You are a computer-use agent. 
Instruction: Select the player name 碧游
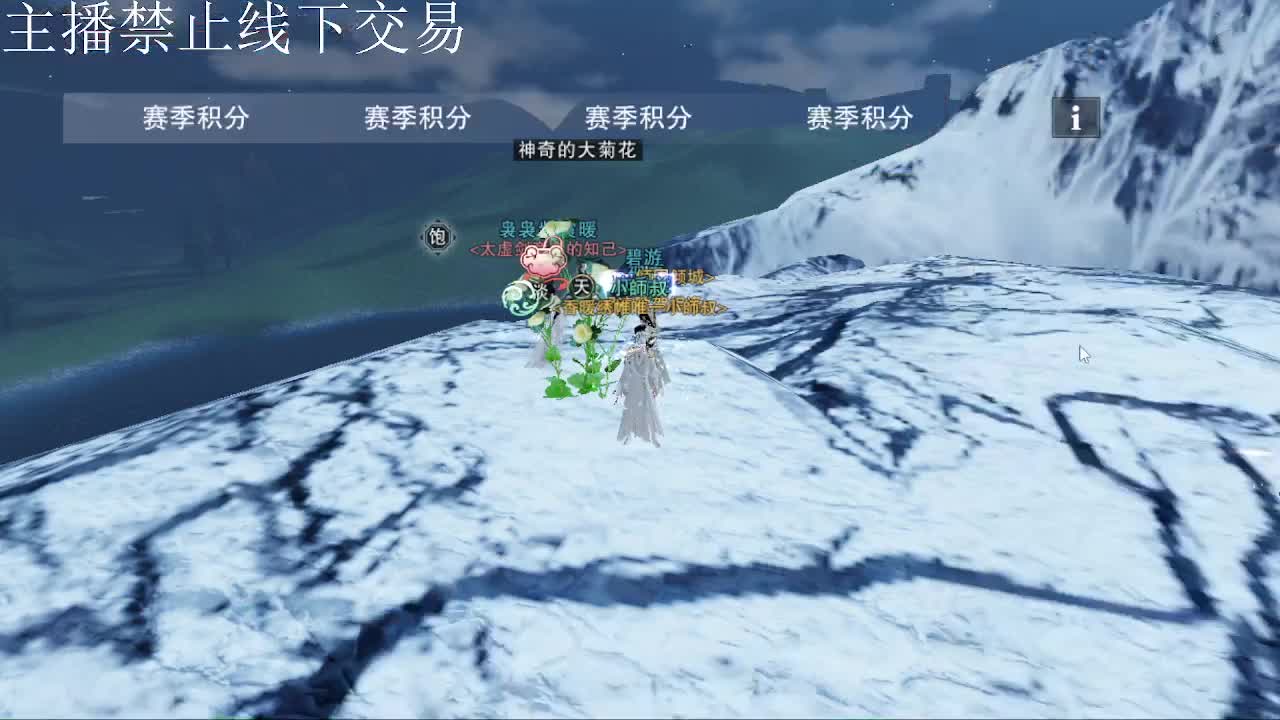(x=645, y=258)
